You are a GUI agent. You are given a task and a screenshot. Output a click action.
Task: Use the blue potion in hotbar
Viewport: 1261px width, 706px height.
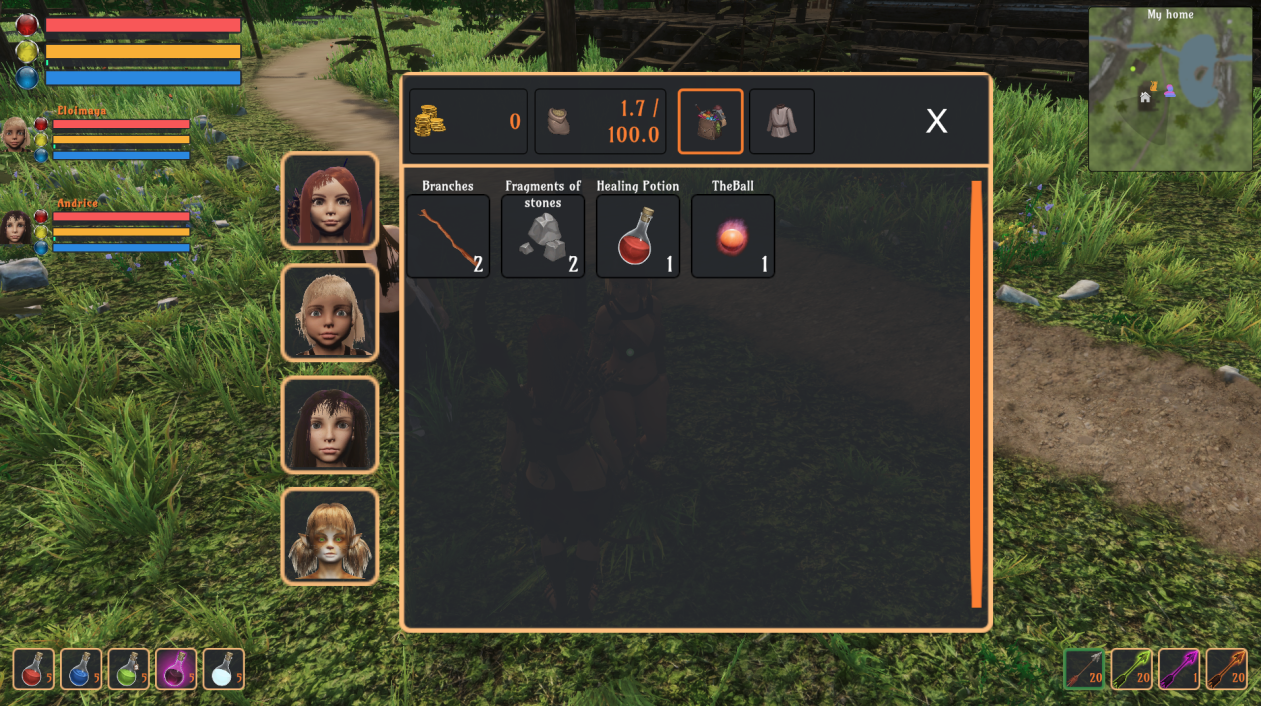(81, 669)
